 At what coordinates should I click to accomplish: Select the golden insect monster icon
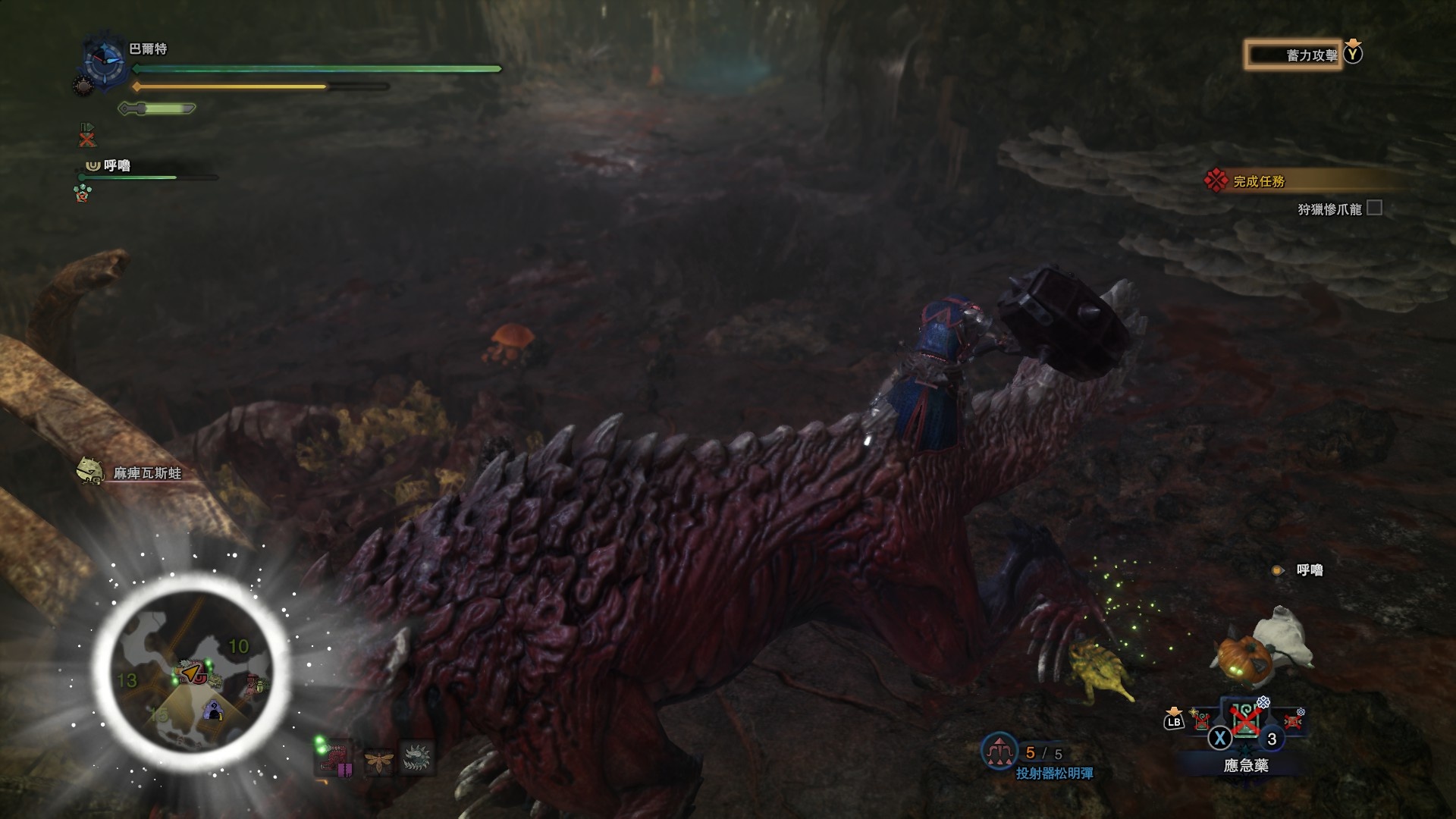(x=378, y=758)
